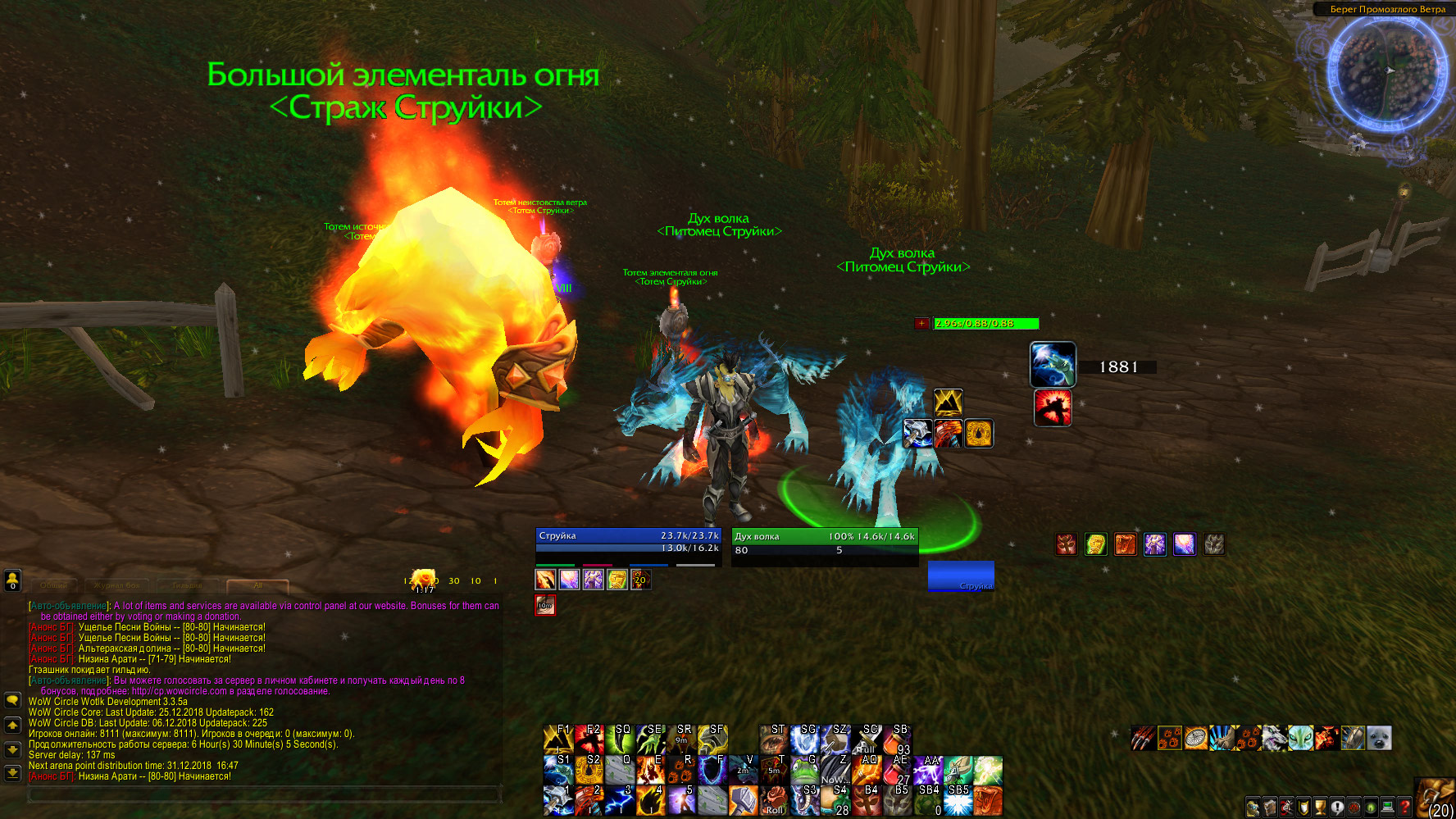Open the red question mark help button

(x=1404, y=808)
